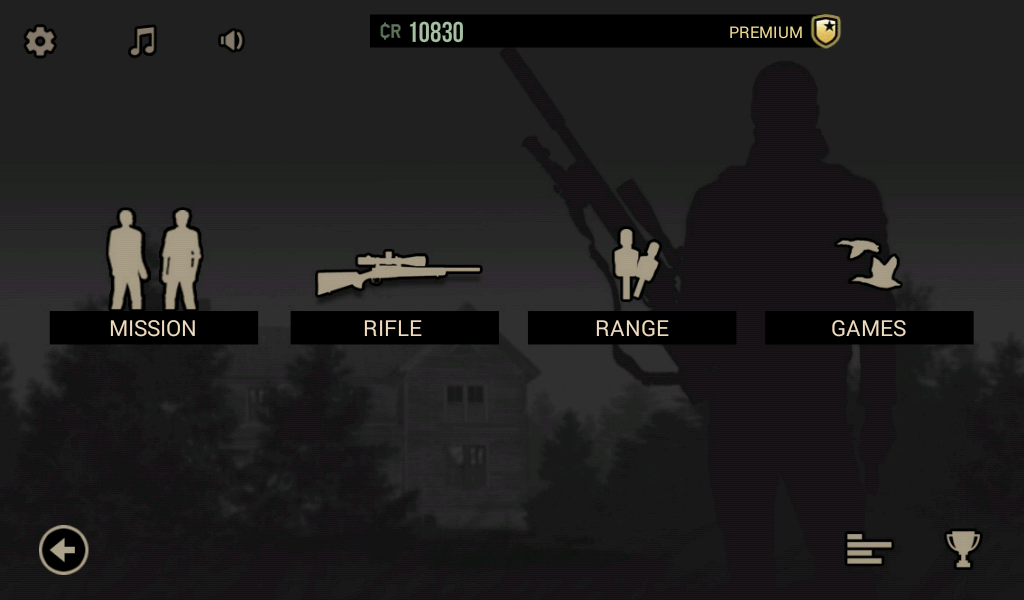Open the gear settings icon

coord(40,41)
